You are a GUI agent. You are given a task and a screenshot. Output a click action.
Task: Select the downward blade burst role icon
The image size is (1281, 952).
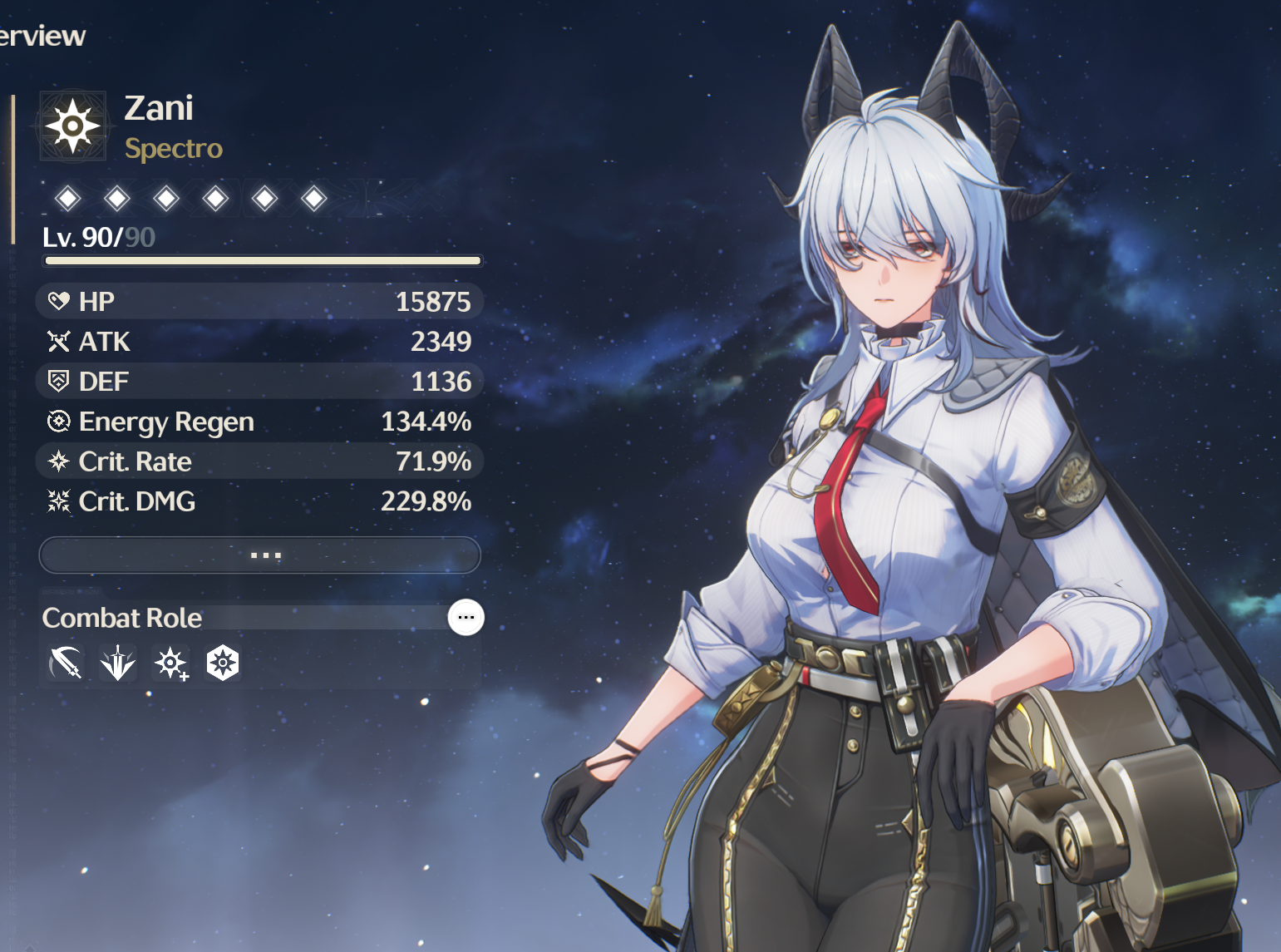point(117,663)
